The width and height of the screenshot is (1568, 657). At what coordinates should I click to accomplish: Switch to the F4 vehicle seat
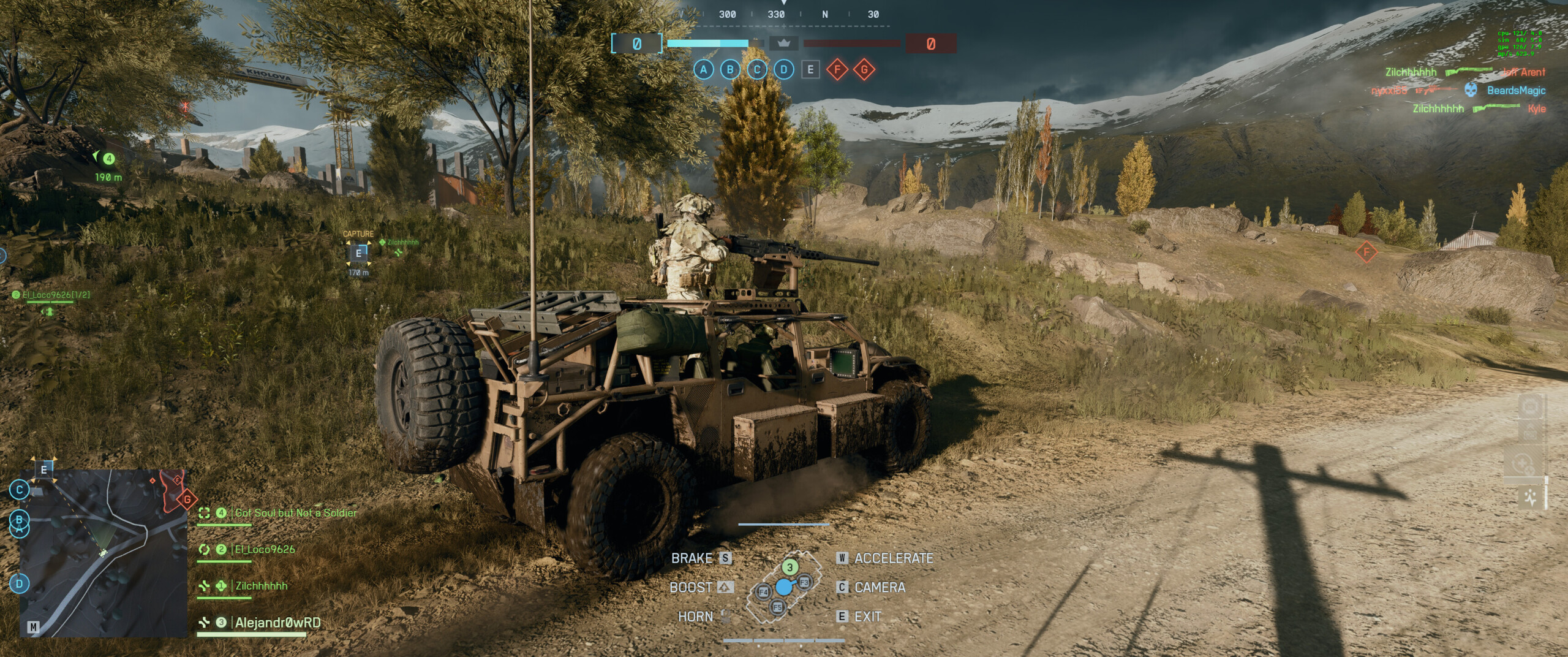pos(763,592)
